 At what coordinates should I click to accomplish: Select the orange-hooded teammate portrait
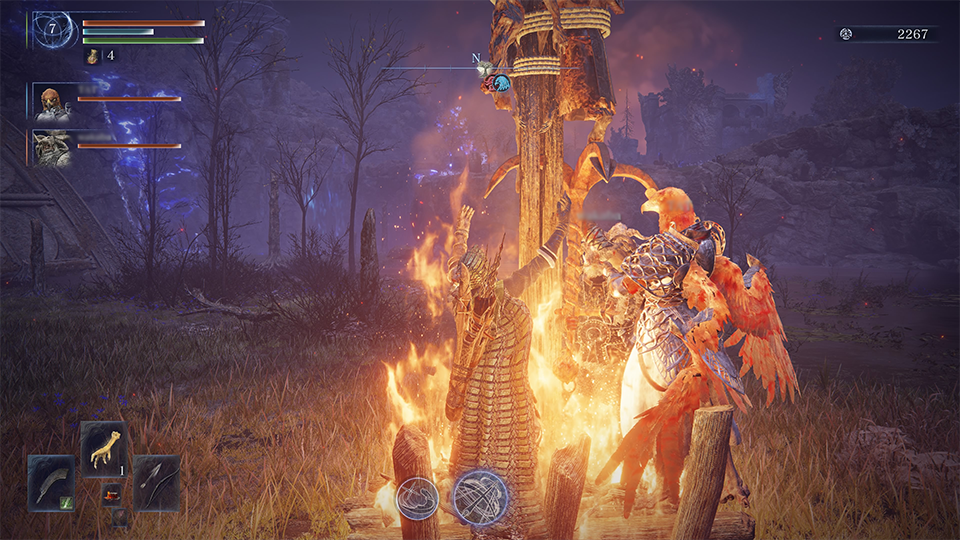pos(52,101)
